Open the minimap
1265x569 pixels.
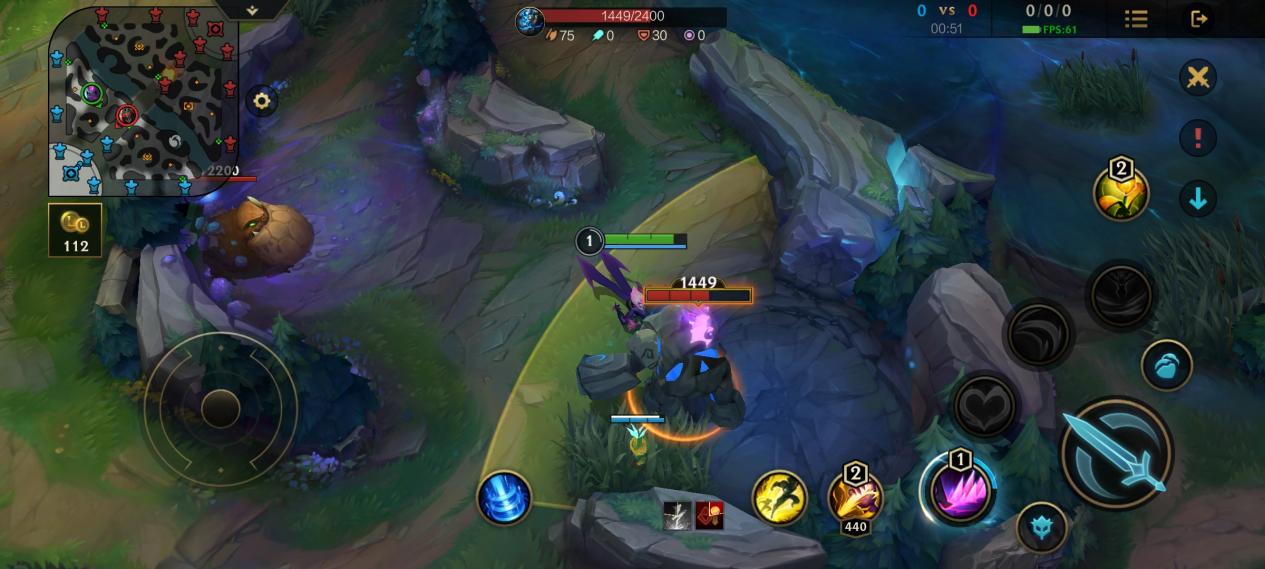click(x=143, y=100)
